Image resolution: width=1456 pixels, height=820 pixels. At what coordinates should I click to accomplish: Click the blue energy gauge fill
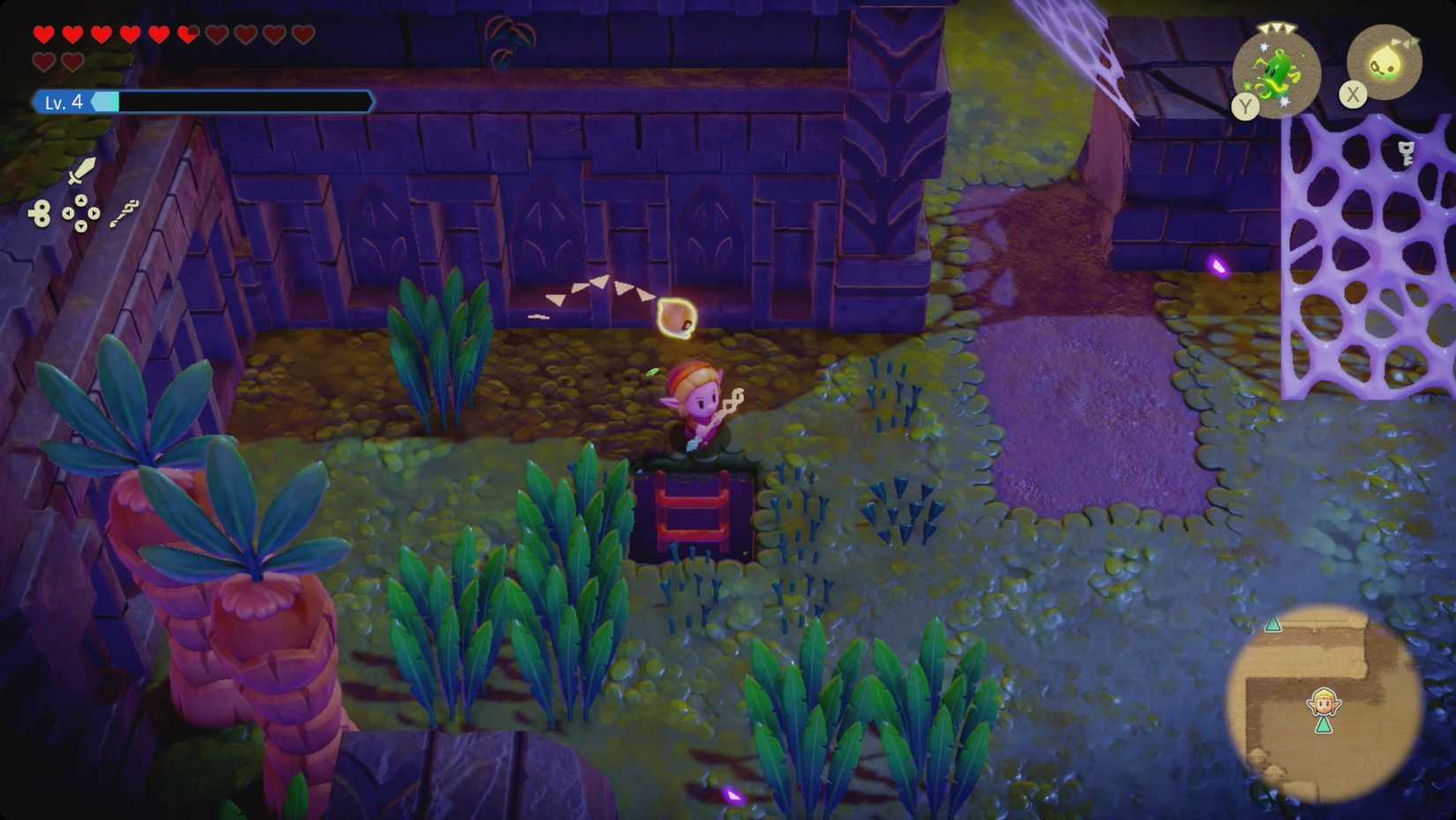click(106, 102)
